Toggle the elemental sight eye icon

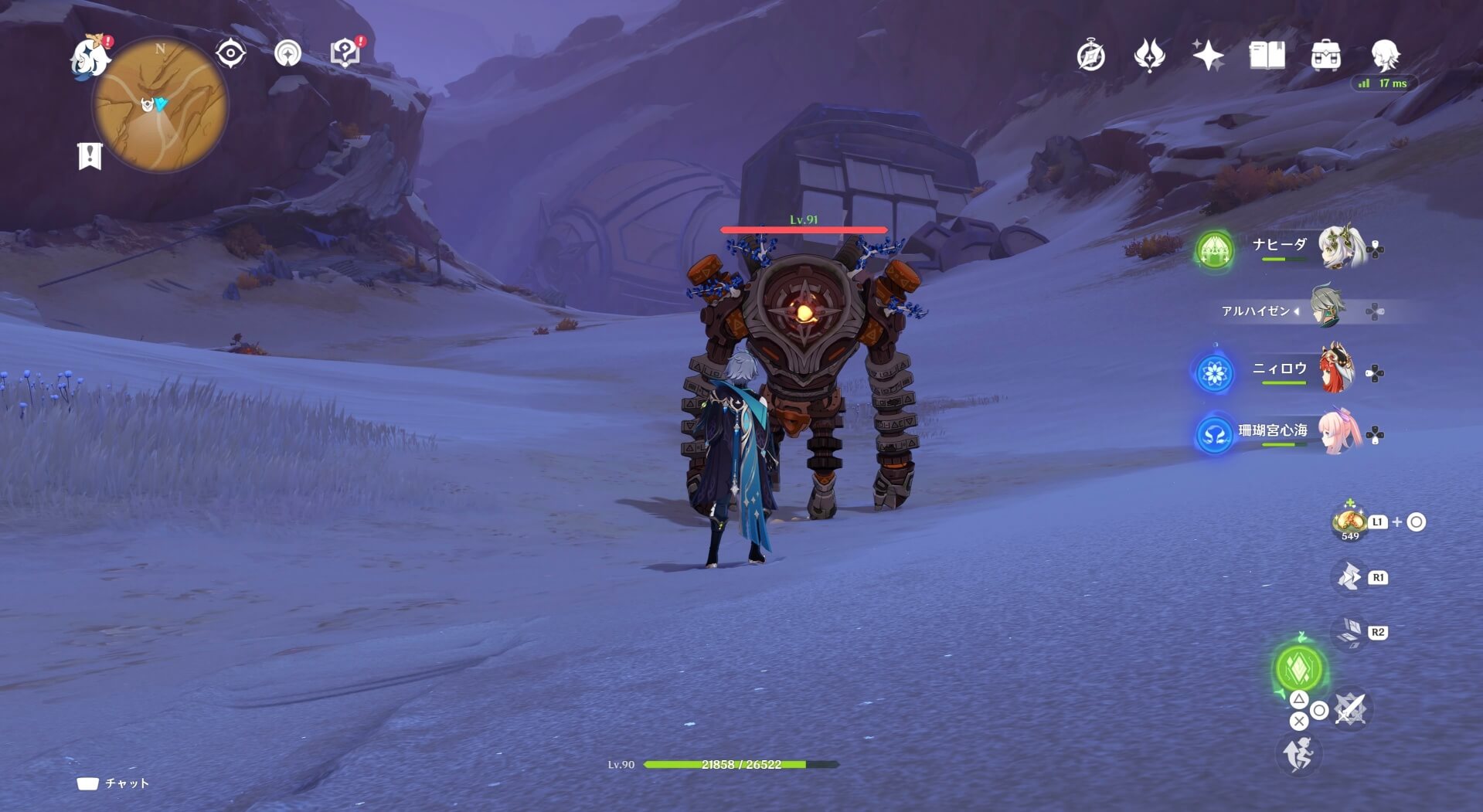point(230,53)
